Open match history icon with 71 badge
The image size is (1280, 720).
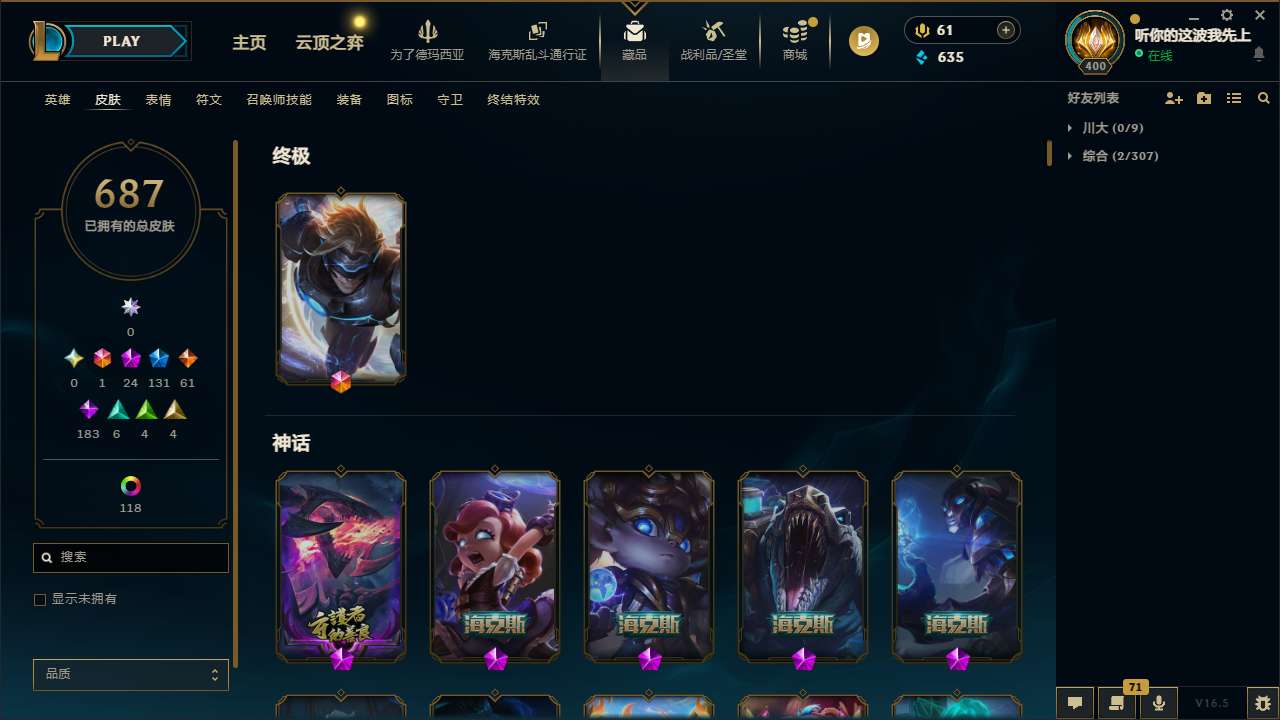1117,703
